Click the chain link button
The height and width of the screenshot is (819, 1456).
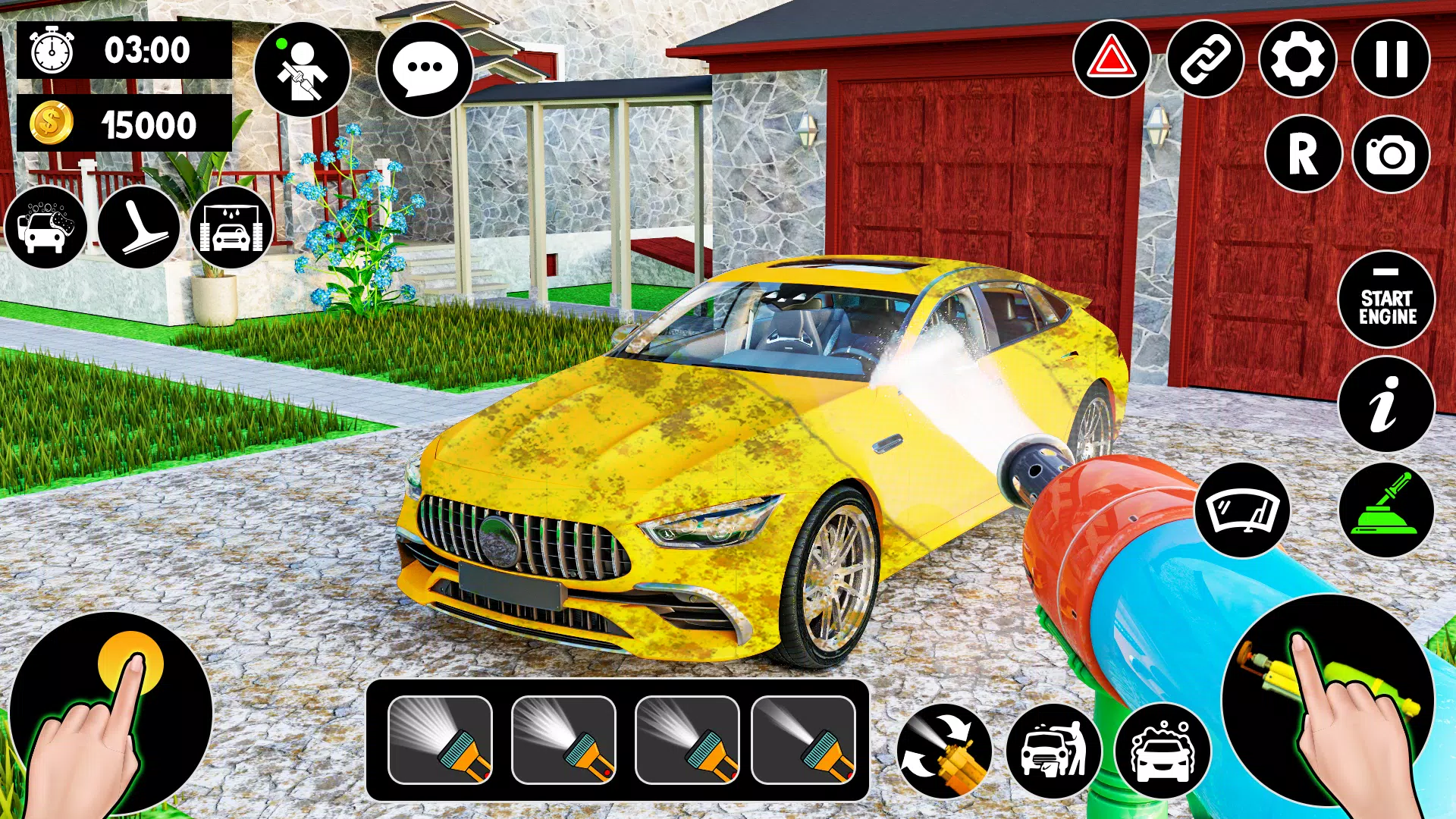1205,59
